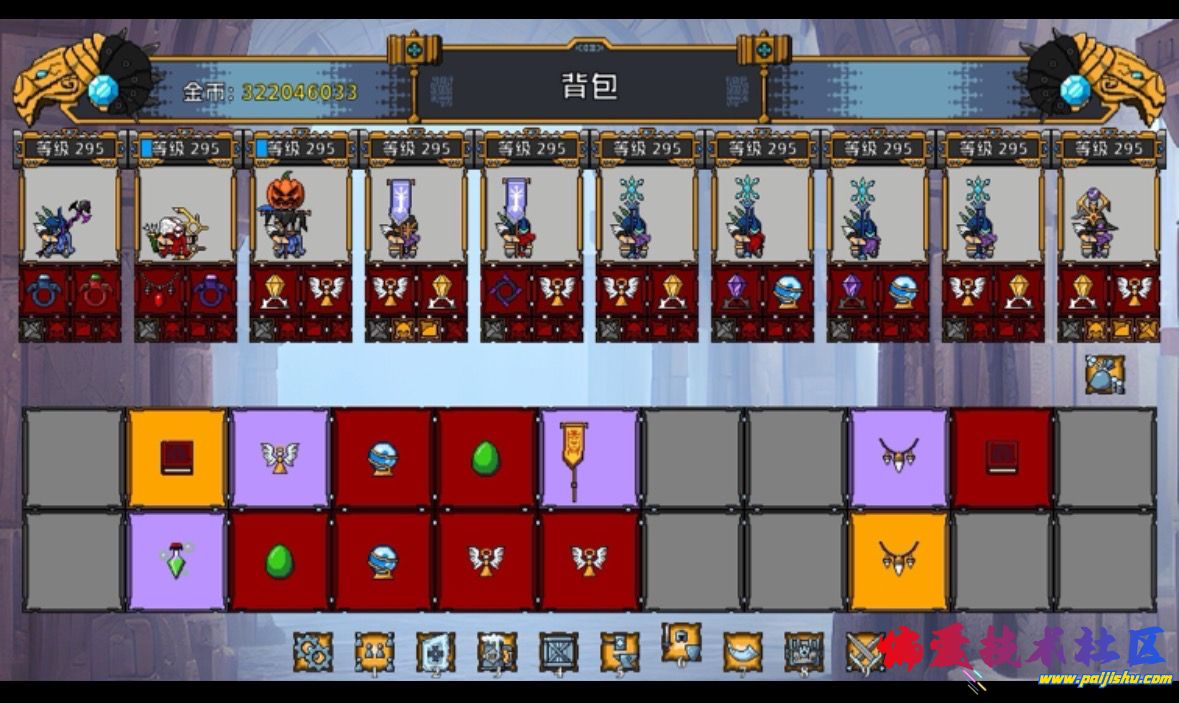Choose the fang necklace on the orange slot
This screenshot has width=1179, height=703.
coord(898,560)
